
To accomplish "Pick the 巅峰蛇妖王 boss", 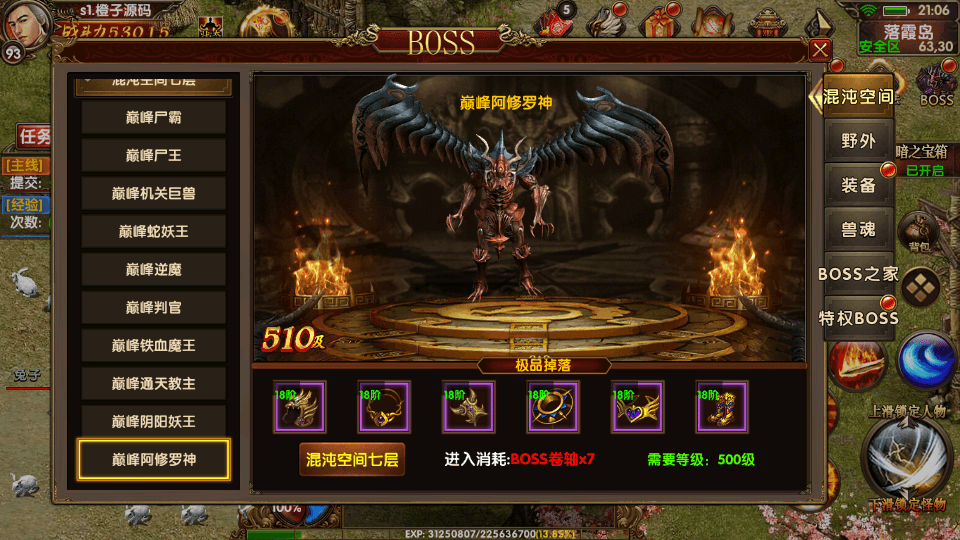I will coord(154,232).
